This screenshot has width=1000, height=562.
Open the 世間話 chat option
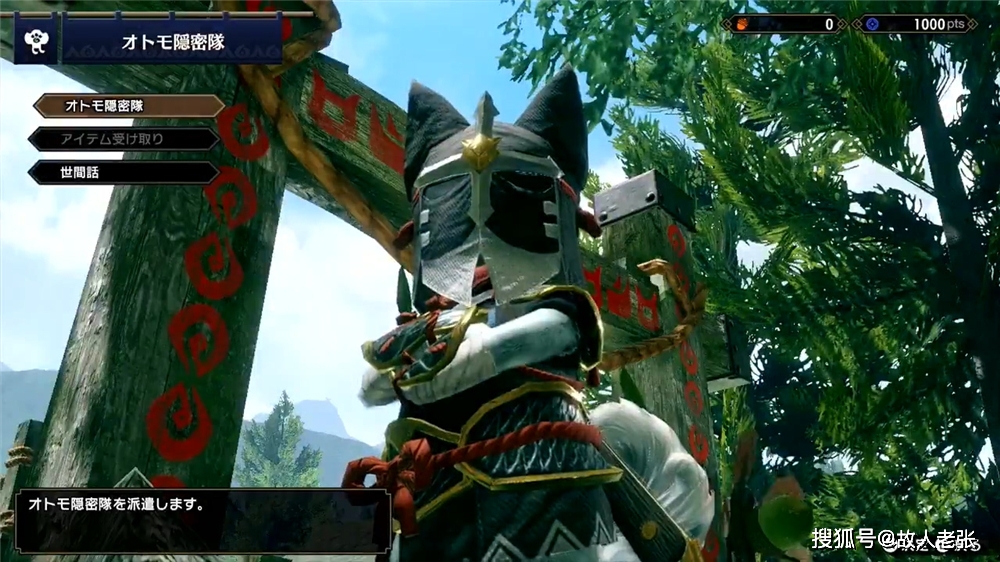point(124,172)
